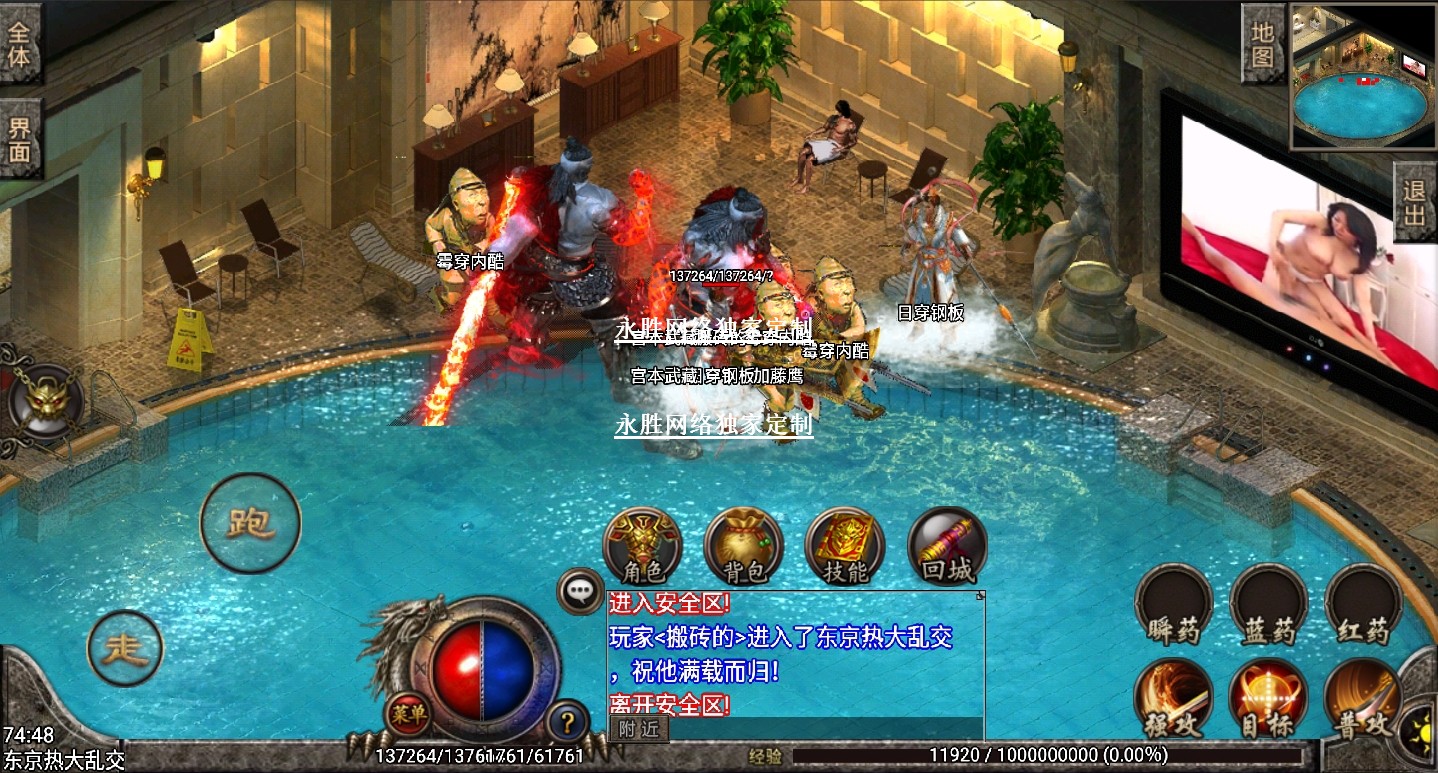
Task: Activate the 强攻 forced attack skill
Action: click(1173, 699)
